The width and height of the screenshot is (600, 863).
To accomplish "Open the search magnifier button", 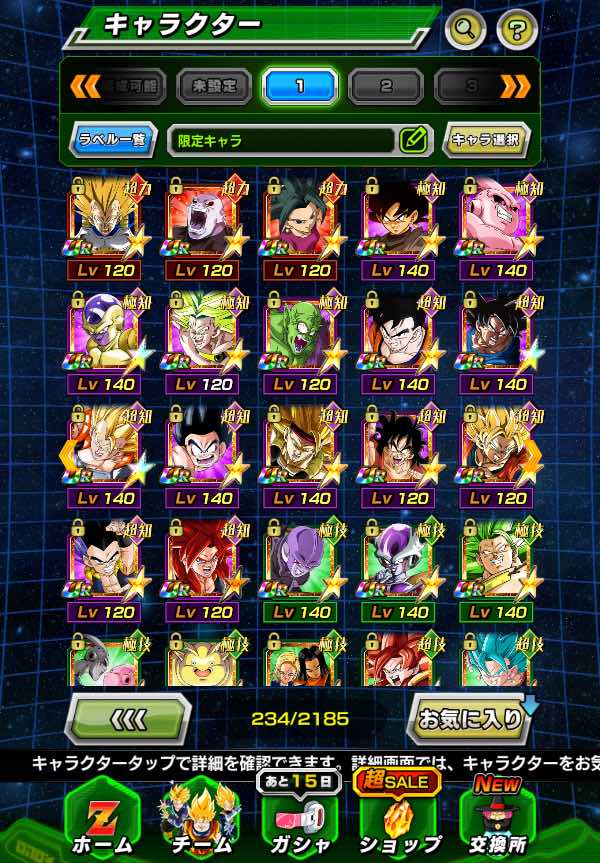I will [x=465, y=28].
